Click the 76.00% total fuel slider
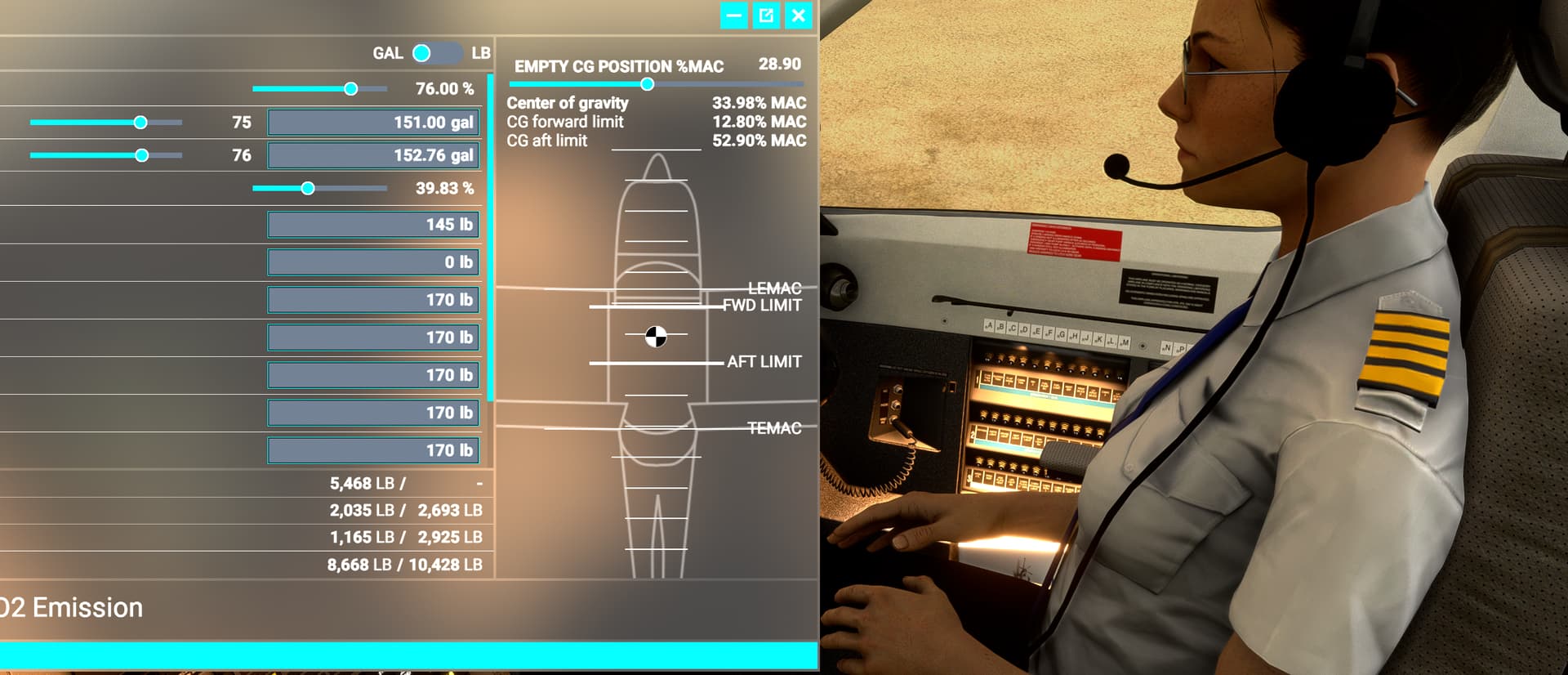Image resolution: width=1568 pixels, height=675 pixels. [x=351, y=87]
